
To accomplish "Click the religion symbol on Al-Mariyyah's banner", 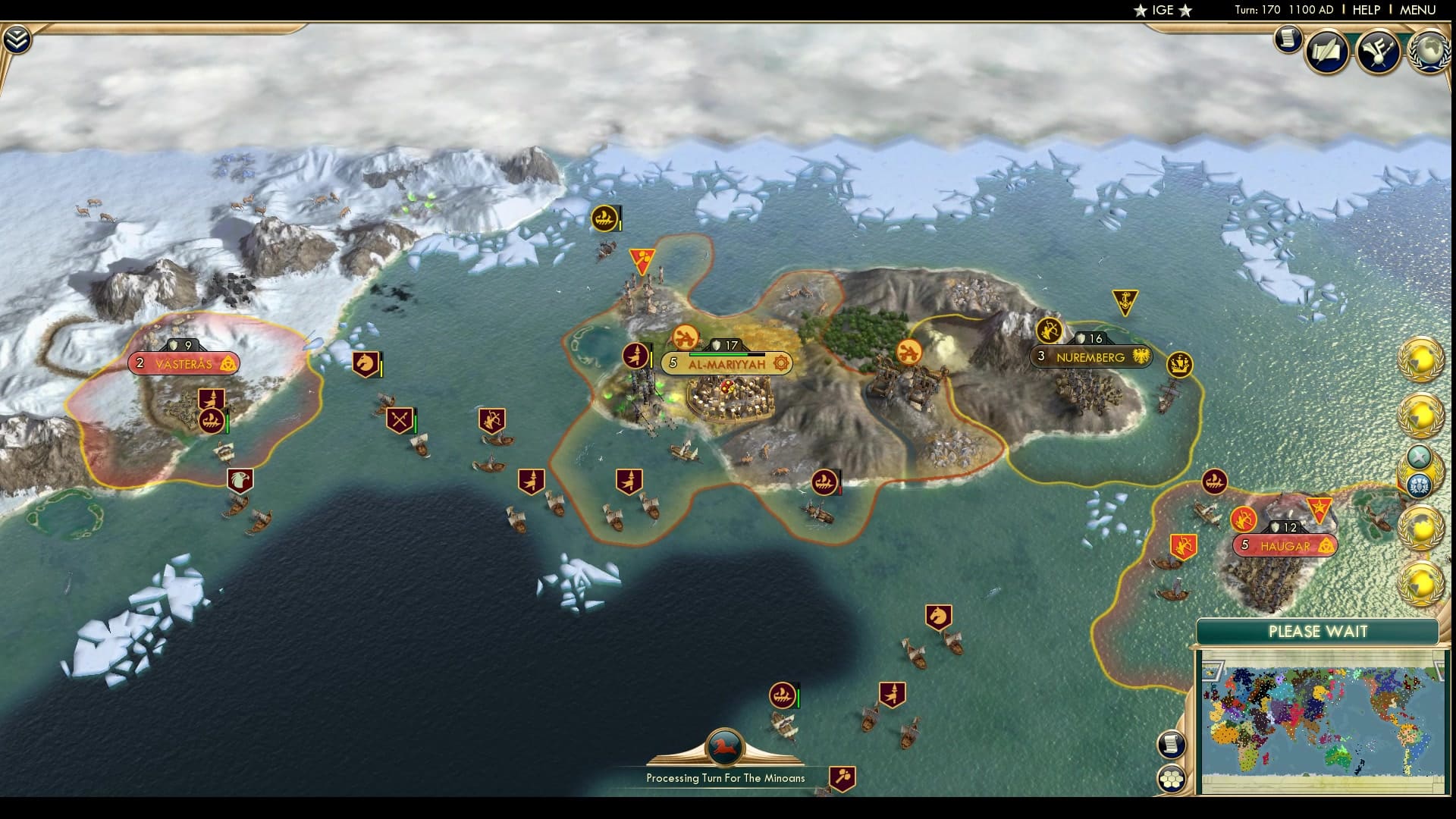I will coord(780,363).
